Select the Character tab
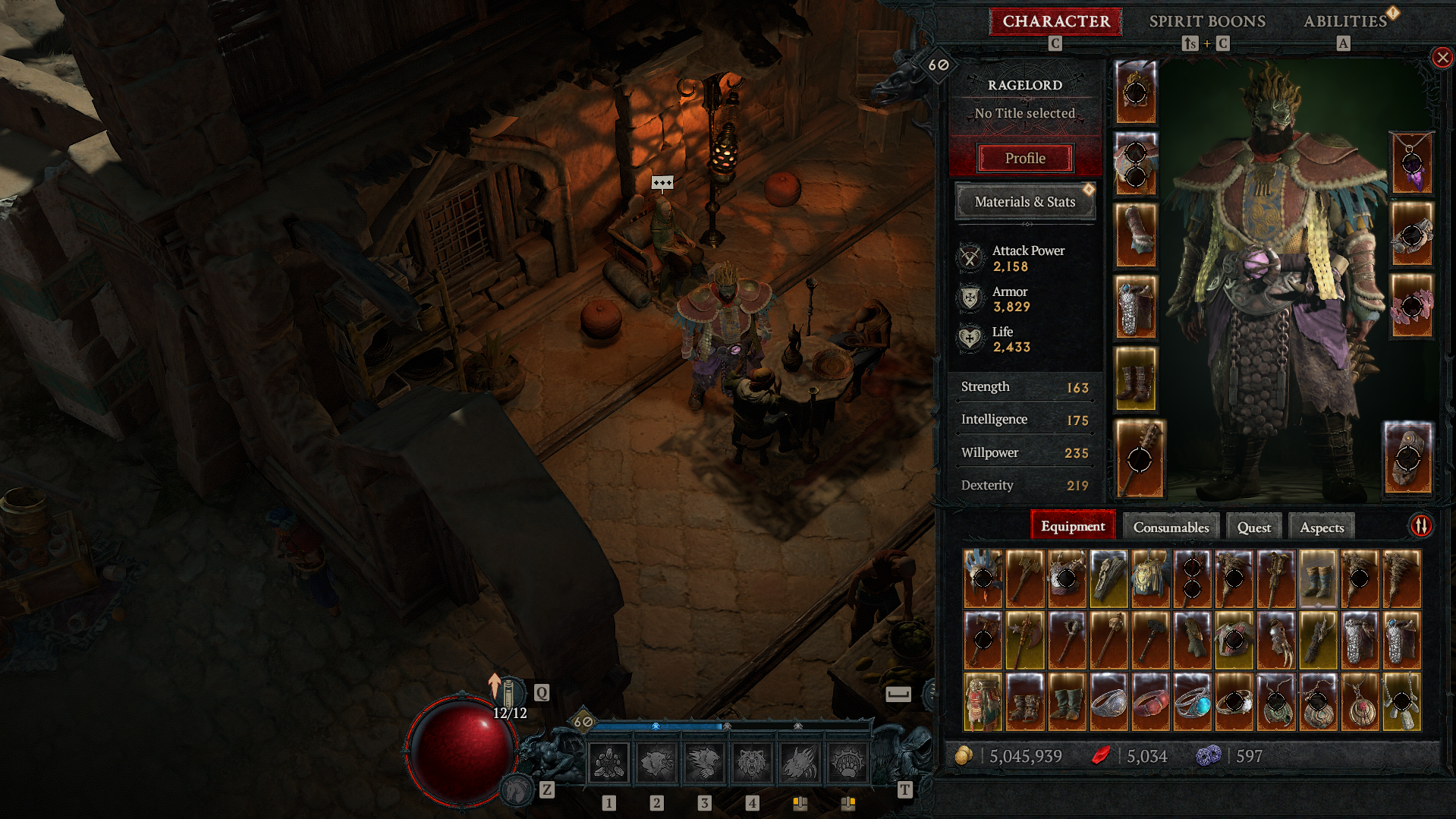The height and width of the screenshot is (819, 1456). tap(1055, 21)
